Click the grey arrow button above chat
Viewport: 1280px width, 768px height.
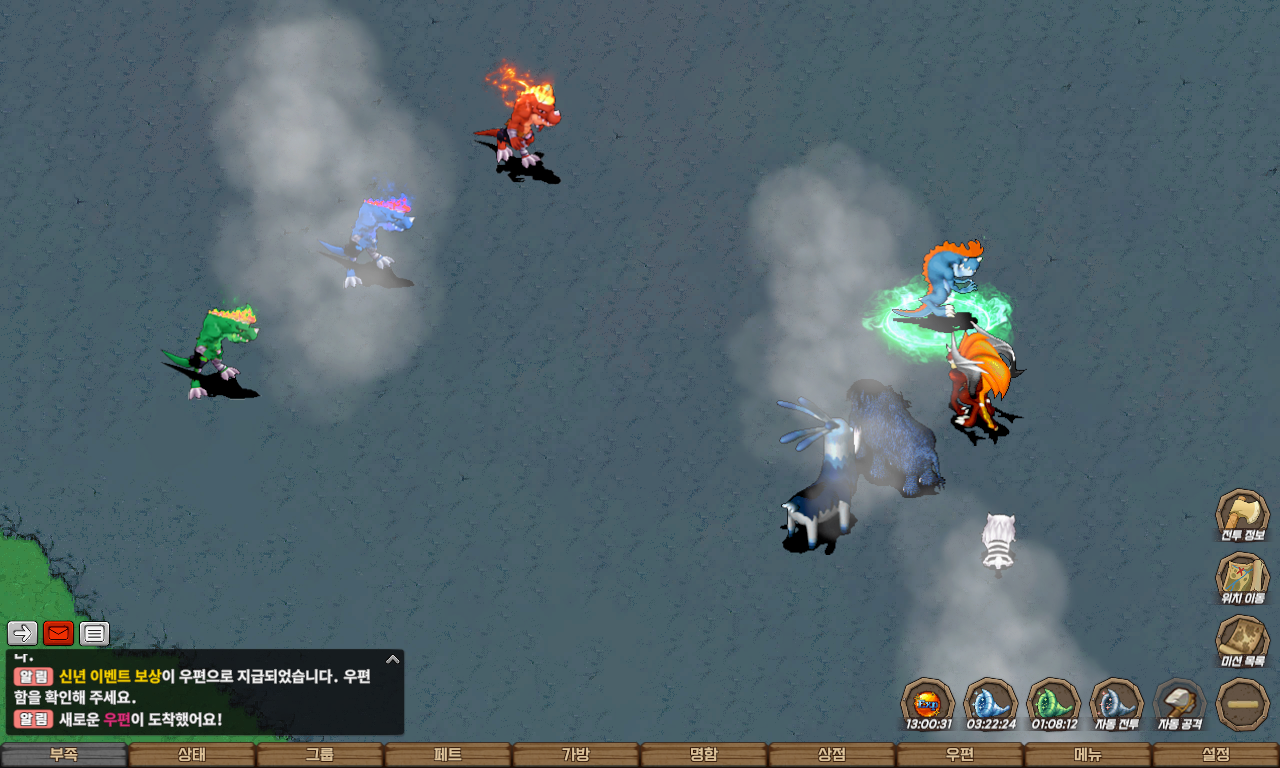point(23,633)
